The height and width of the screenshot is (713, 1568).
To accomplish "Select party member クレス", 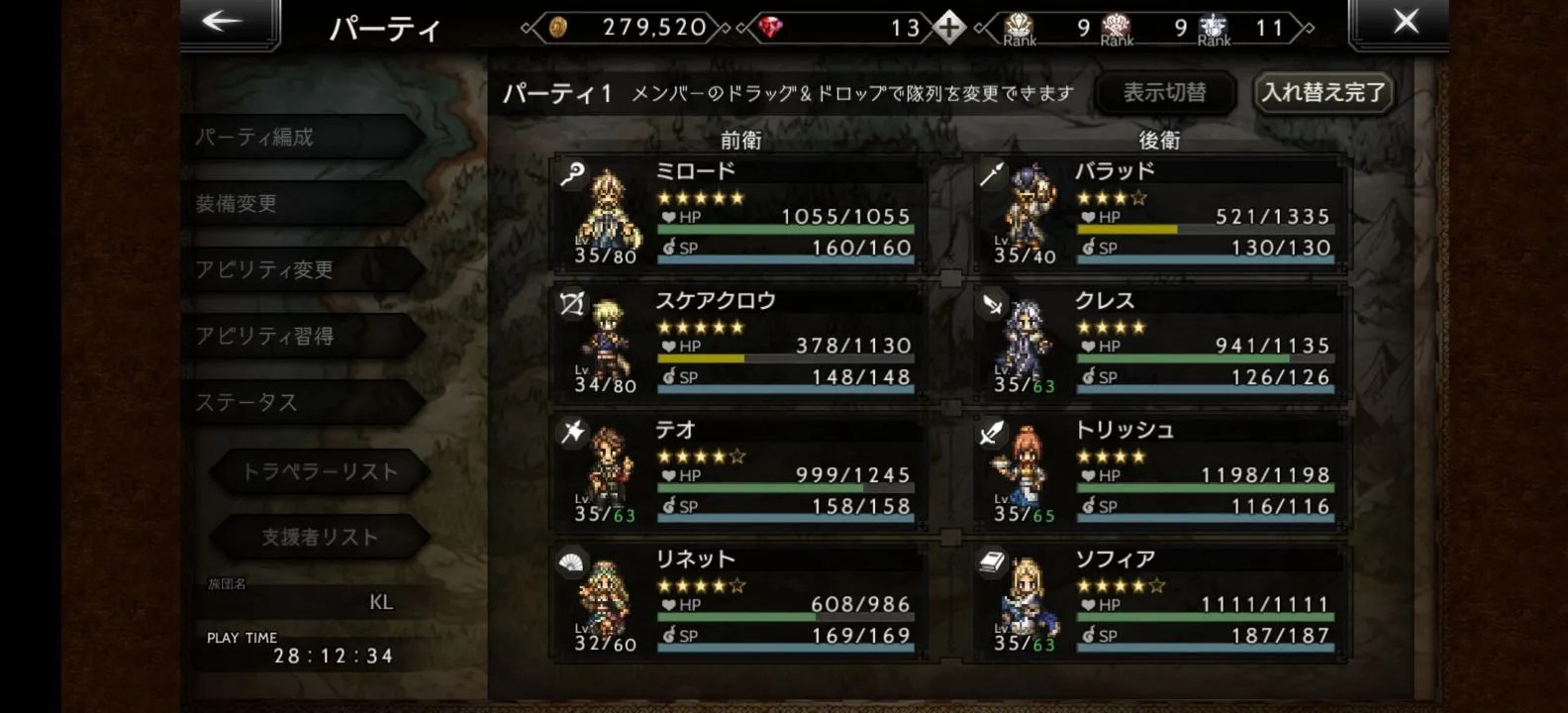I will pos(1160,342).
